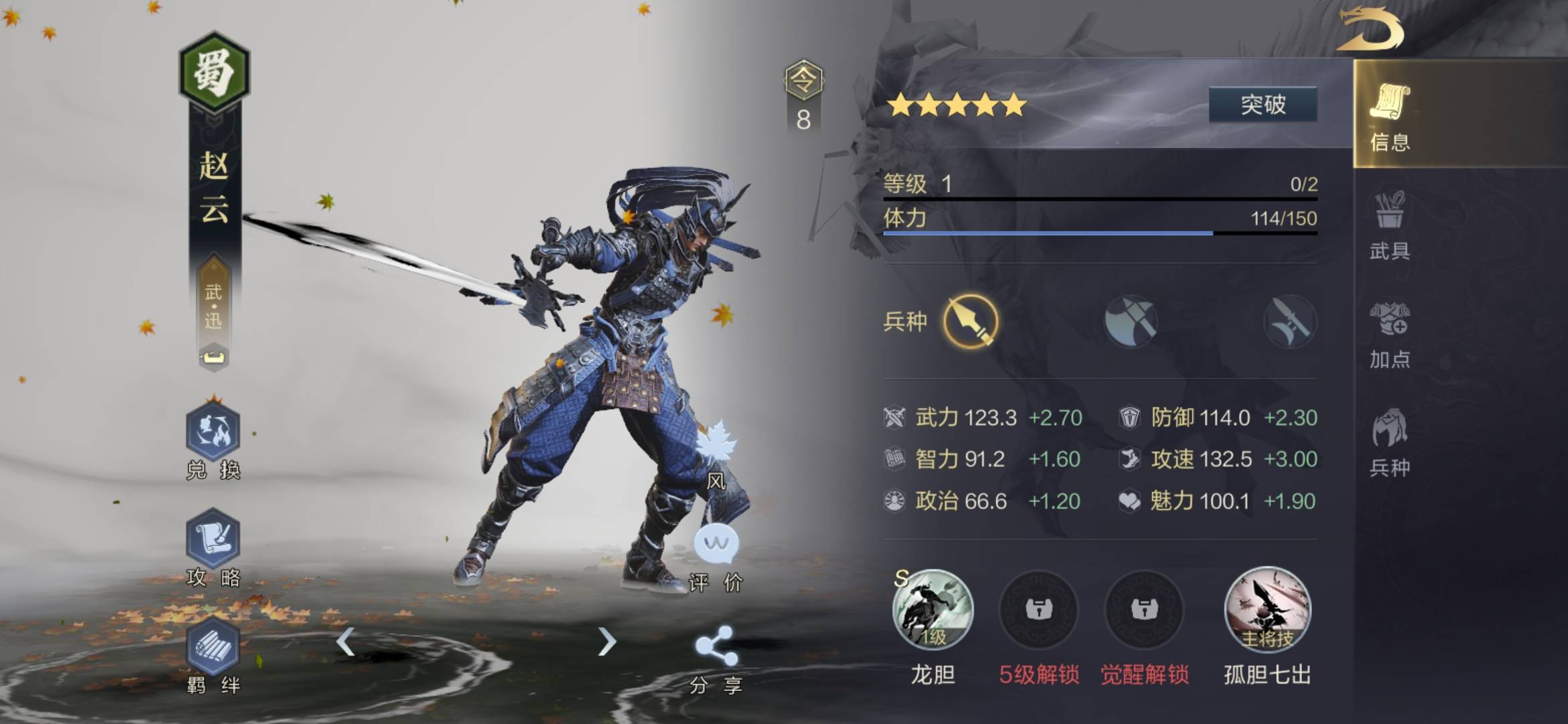Viewport: 1568px width, 724px height.
Task: Choose the dagger troop type icon
Action: coord(1289,322)
